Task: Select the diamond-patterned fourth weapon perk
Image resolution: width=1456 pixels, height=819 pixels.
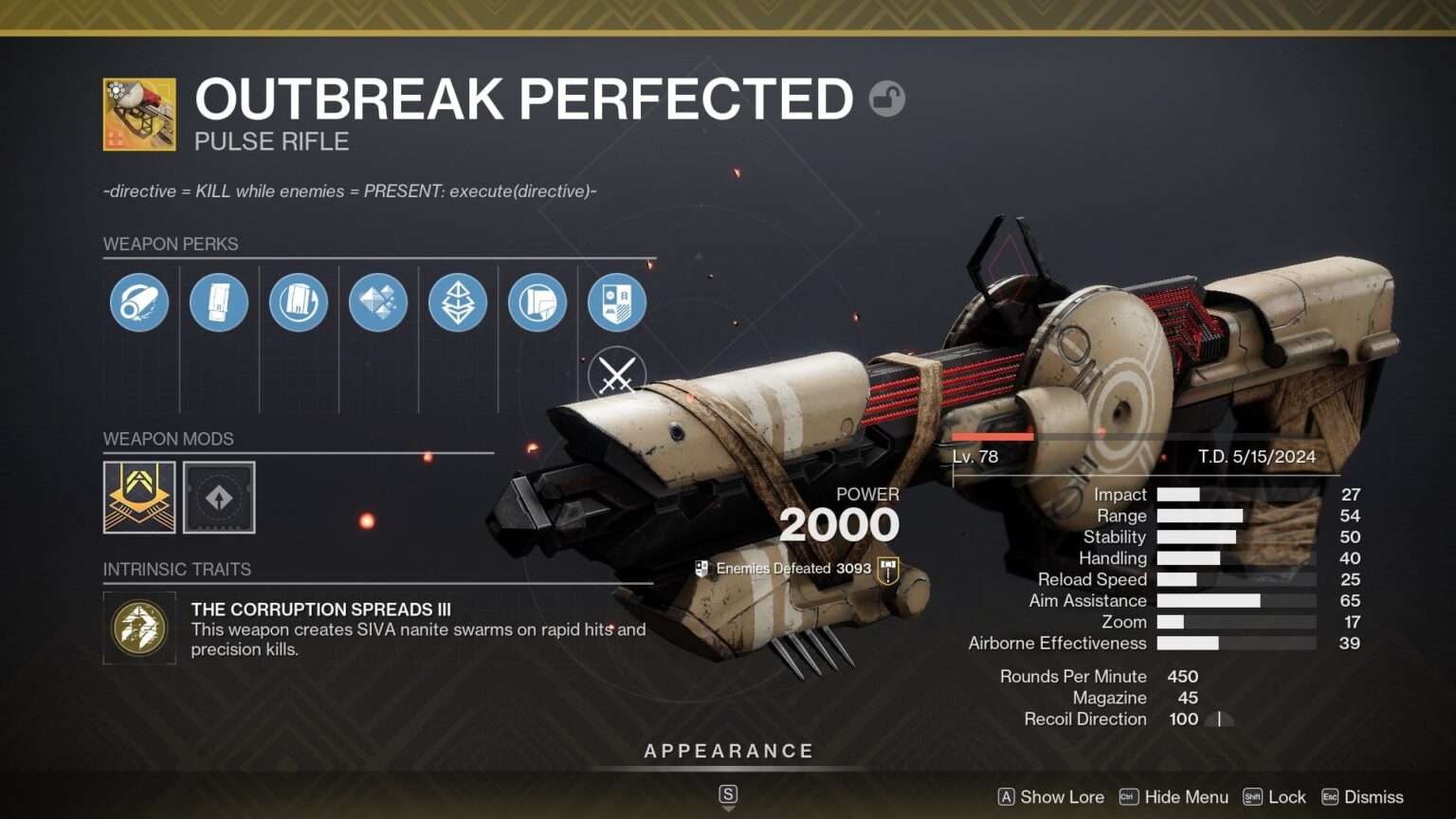Action: [x=378, y=301]
